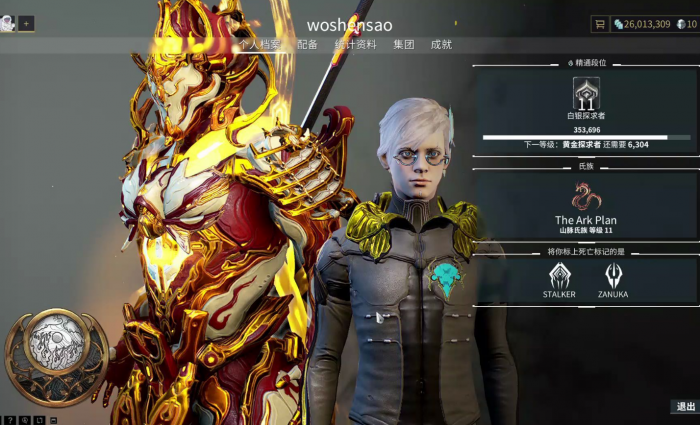This screenshot has width=700, height=425.
Task: Switch to the 配备 equipment tab
Action: point(307,45)
